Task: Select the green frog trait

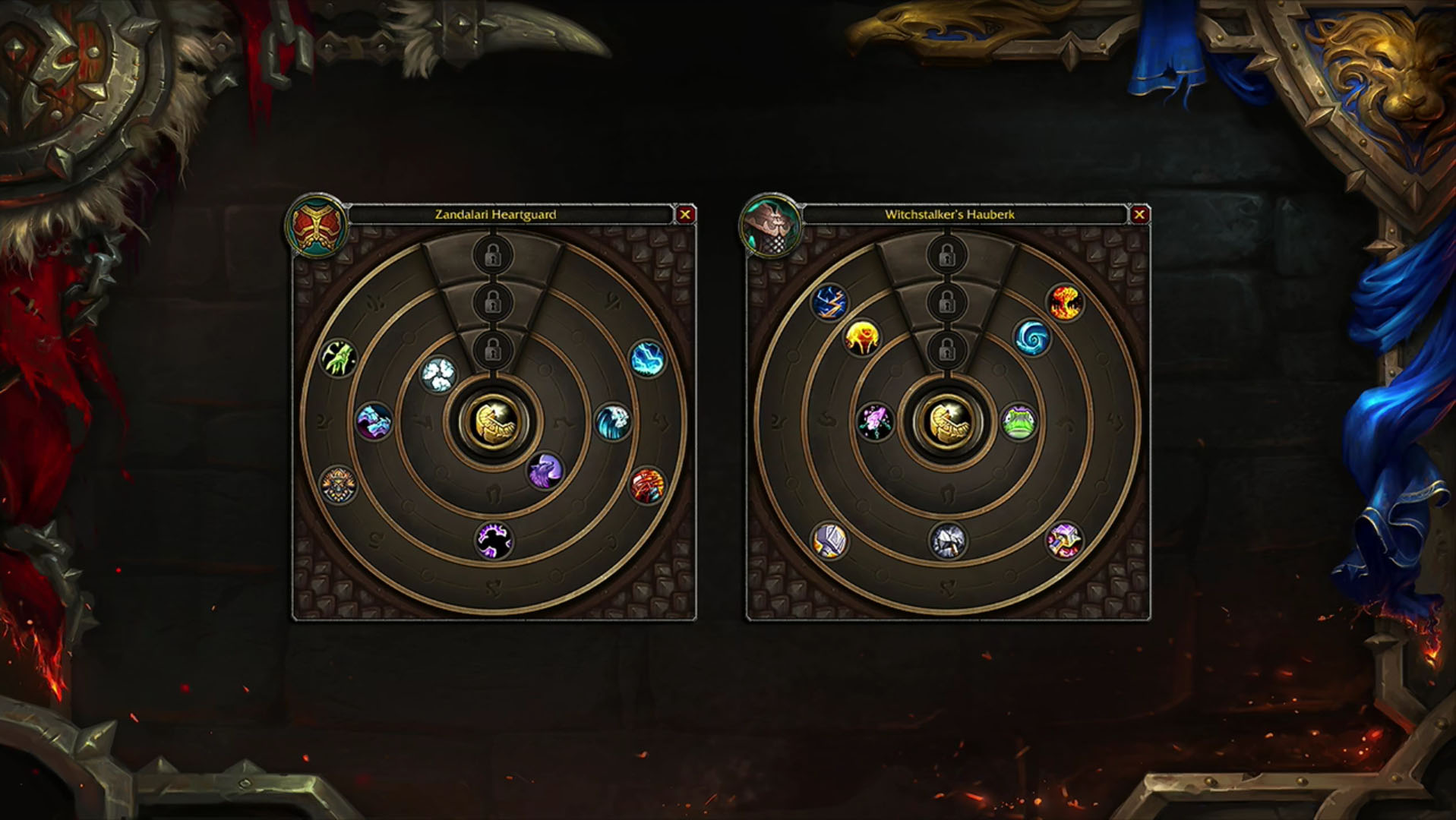Action: pyautogui.click(x=1019, y=422)
